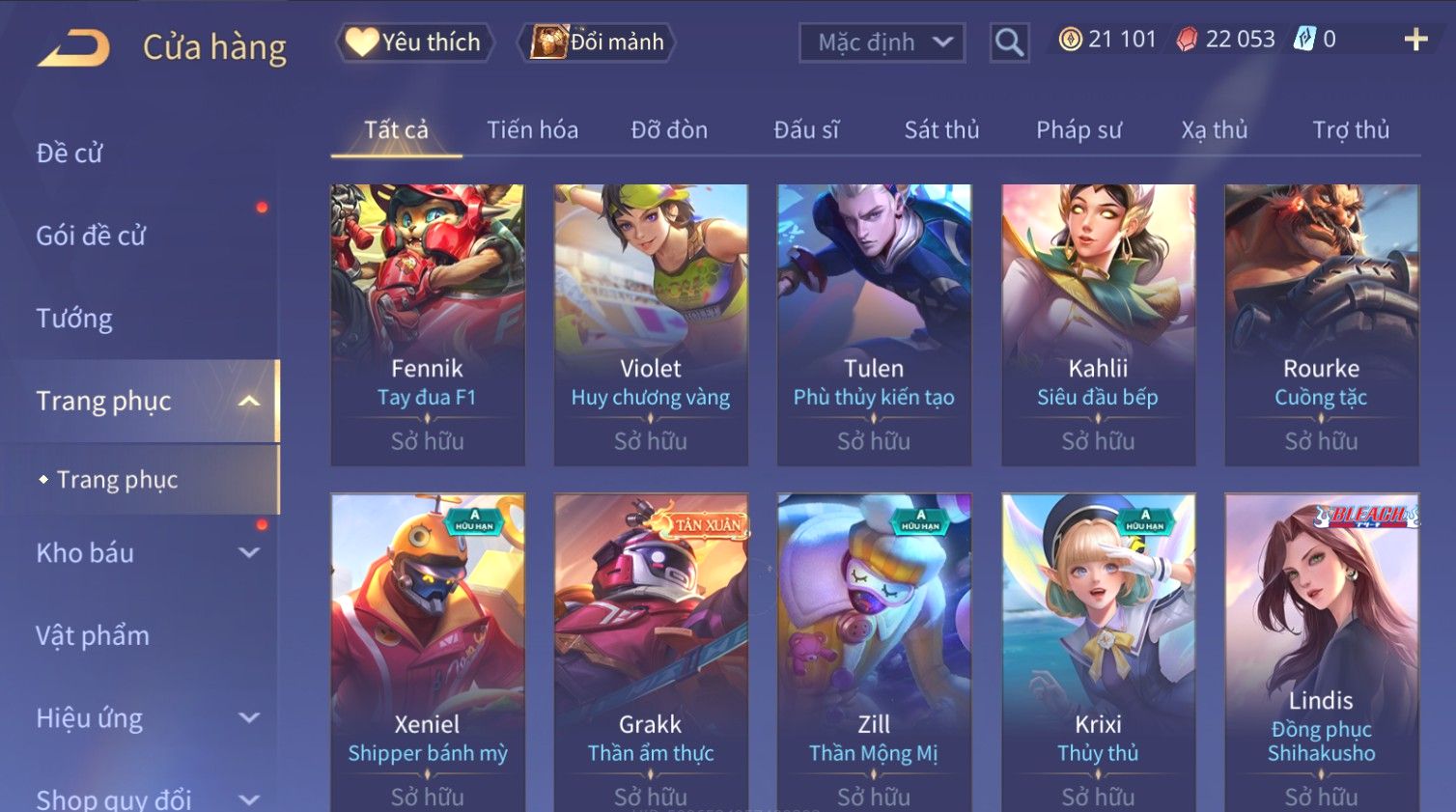Select the Sát thủ tab
Image resolution: width=1456 pixels, height=812 pixels.
[x=941, y=130]
